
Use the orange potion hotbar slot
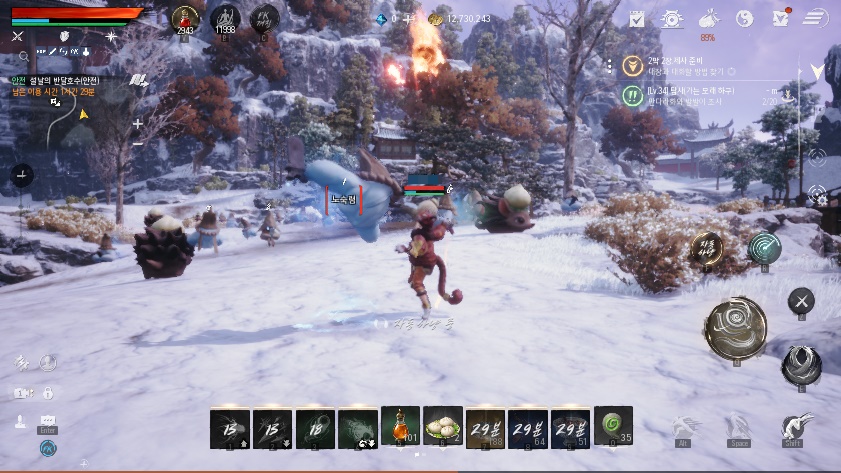point(400,427)
